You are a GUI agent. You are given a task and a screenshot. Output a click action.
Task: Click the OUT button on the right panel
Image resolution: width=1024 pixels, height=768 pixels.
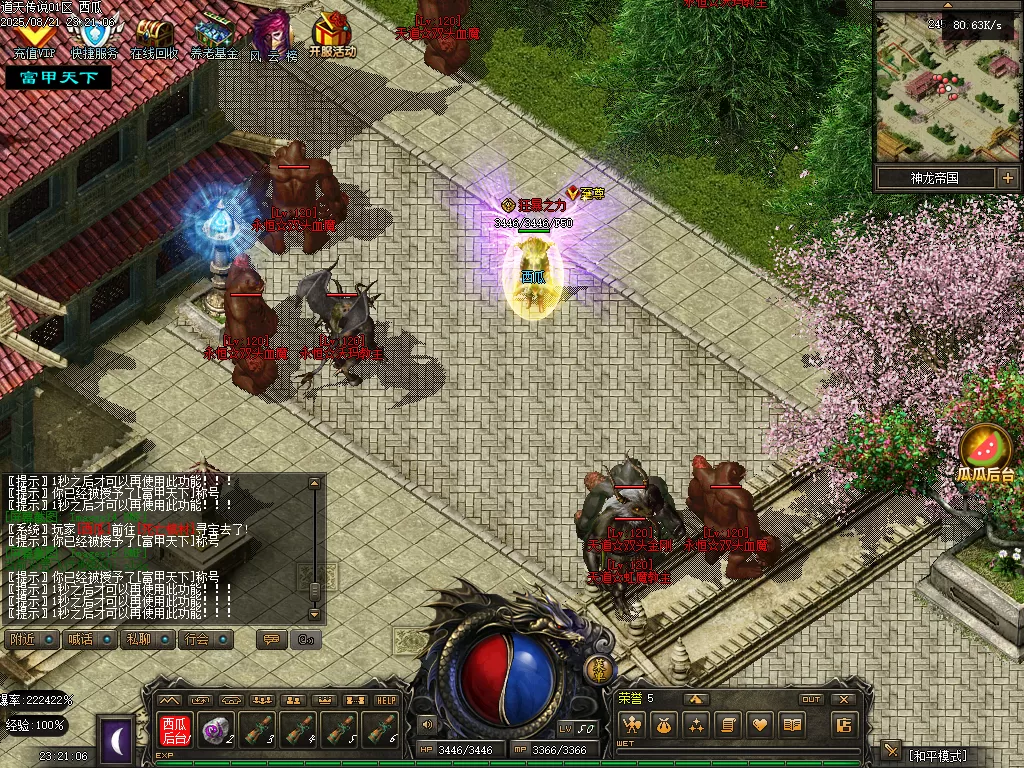(811, 699)
